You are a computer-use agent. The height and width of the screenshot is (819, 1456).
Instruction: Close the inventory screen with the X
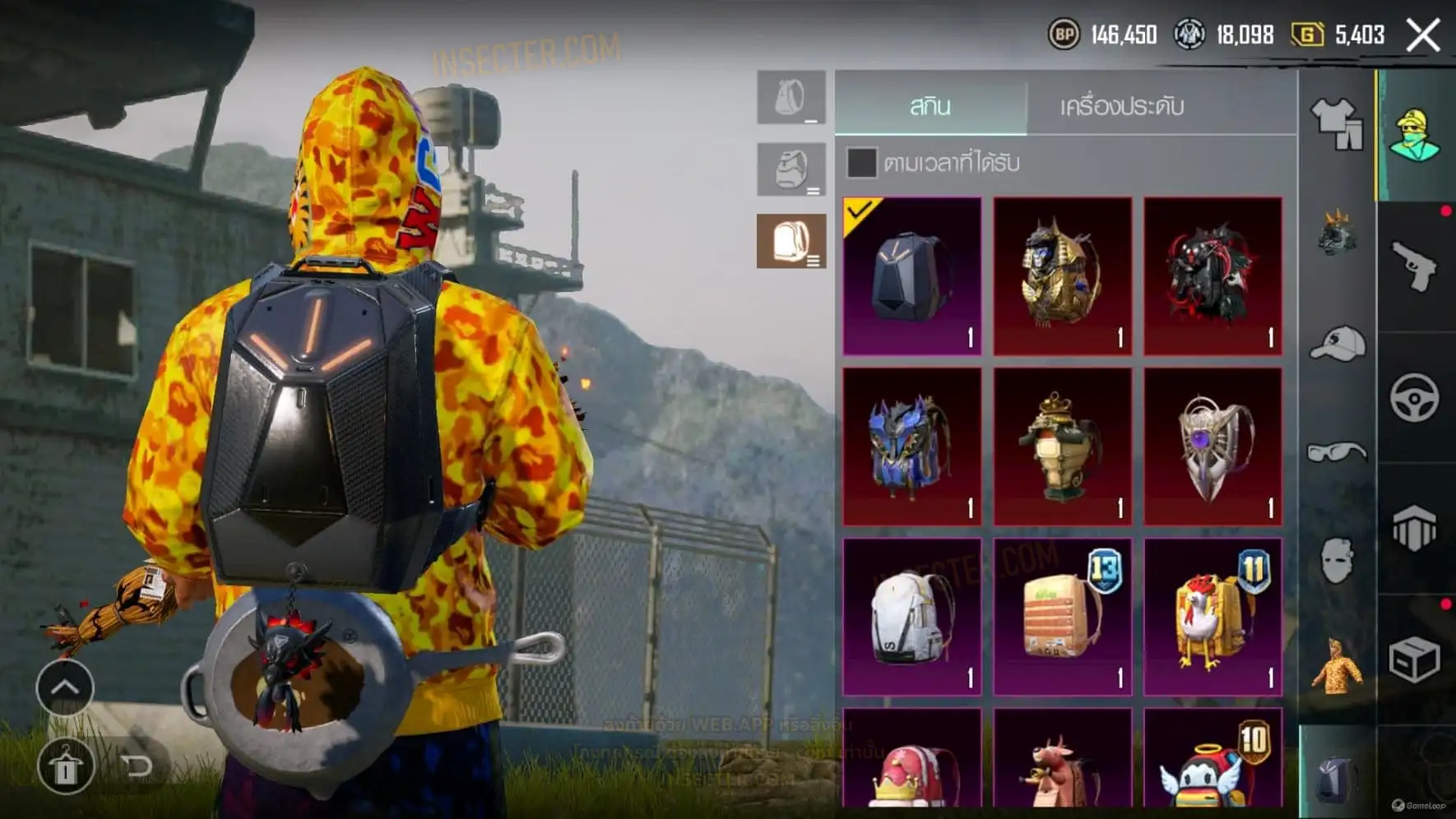click(x=1423, y=35)
